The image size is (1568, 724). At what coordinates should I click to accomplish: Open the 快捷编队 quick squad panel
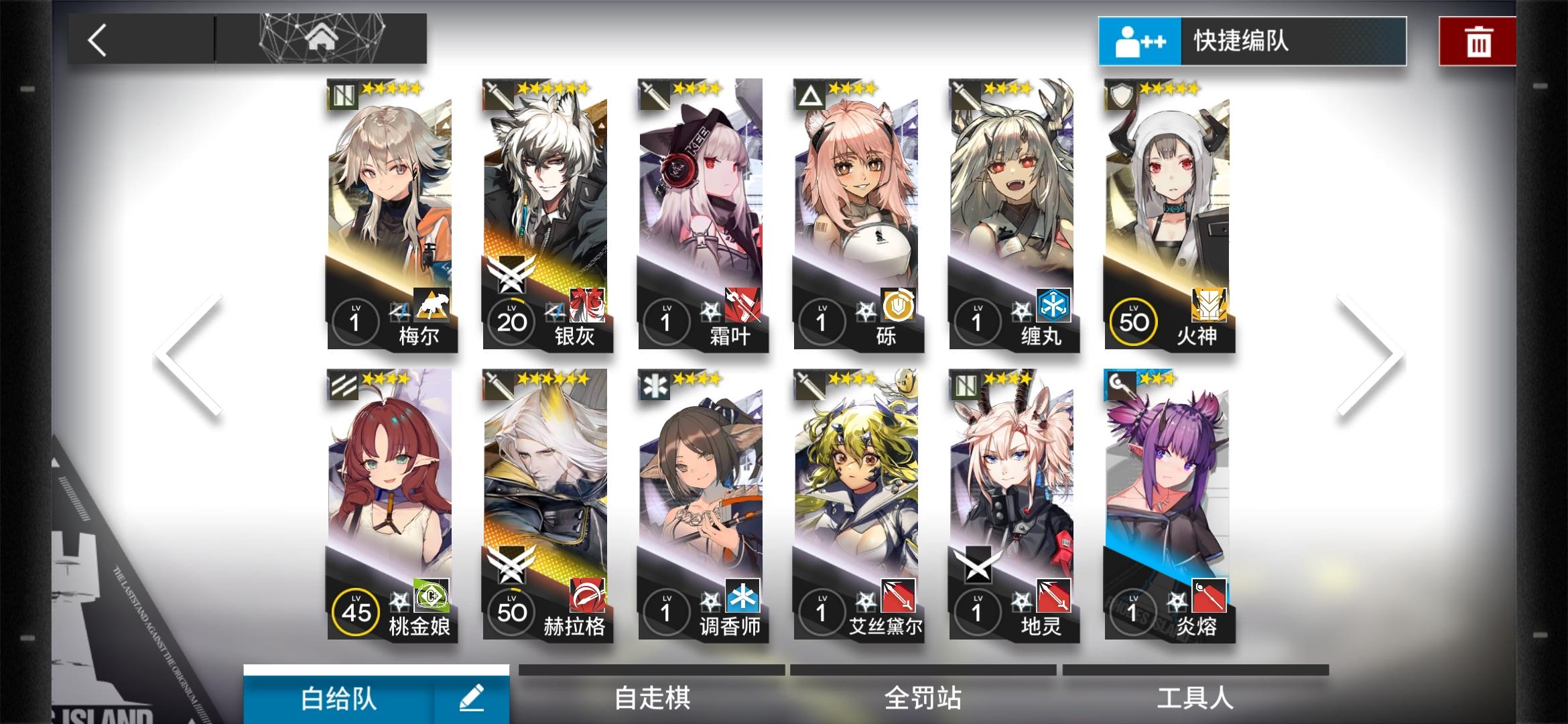coord(1253,42)
